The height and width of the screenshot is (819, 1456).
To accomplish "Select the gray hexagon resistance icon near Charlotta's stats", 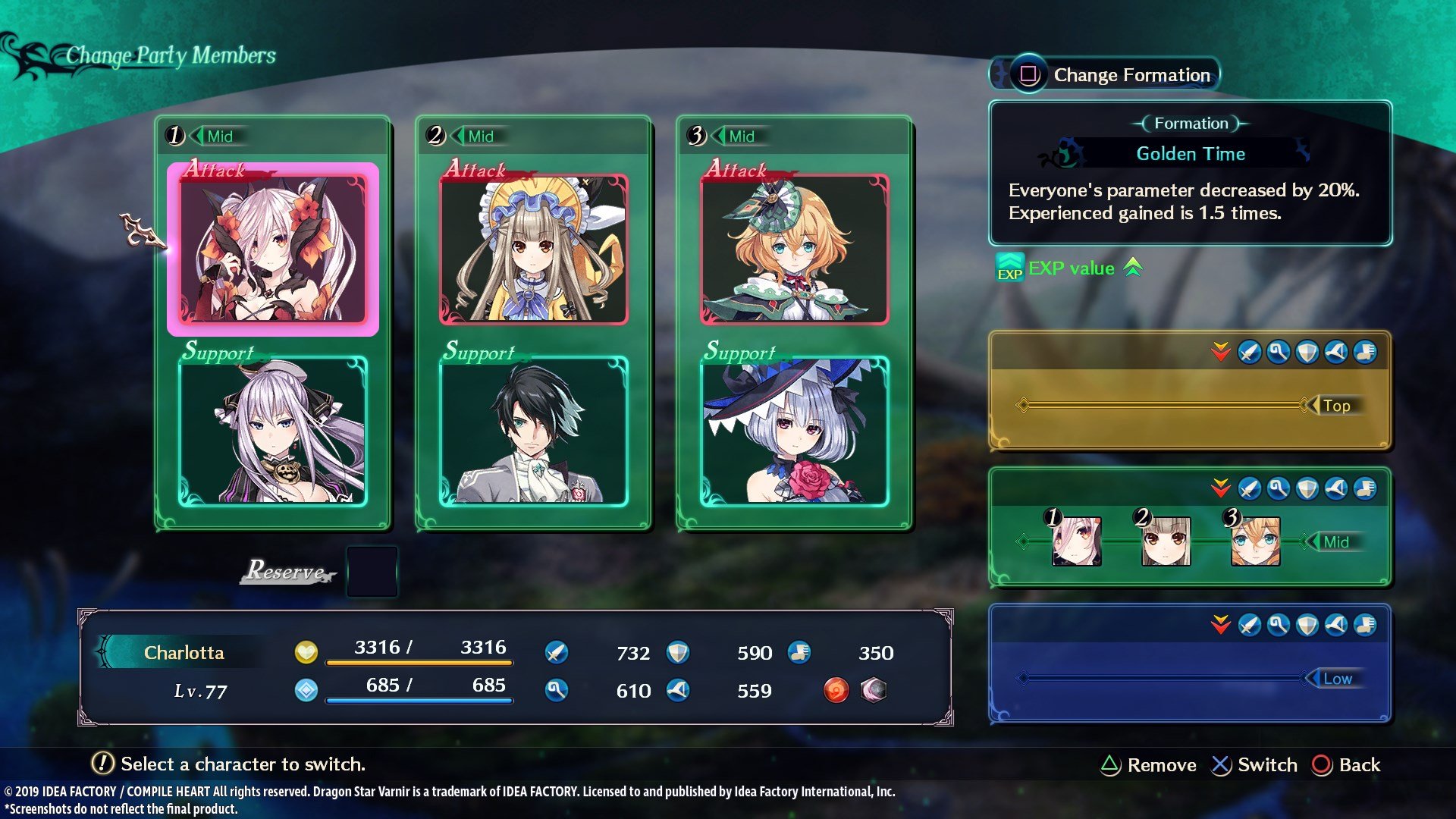I will [874, 691].
